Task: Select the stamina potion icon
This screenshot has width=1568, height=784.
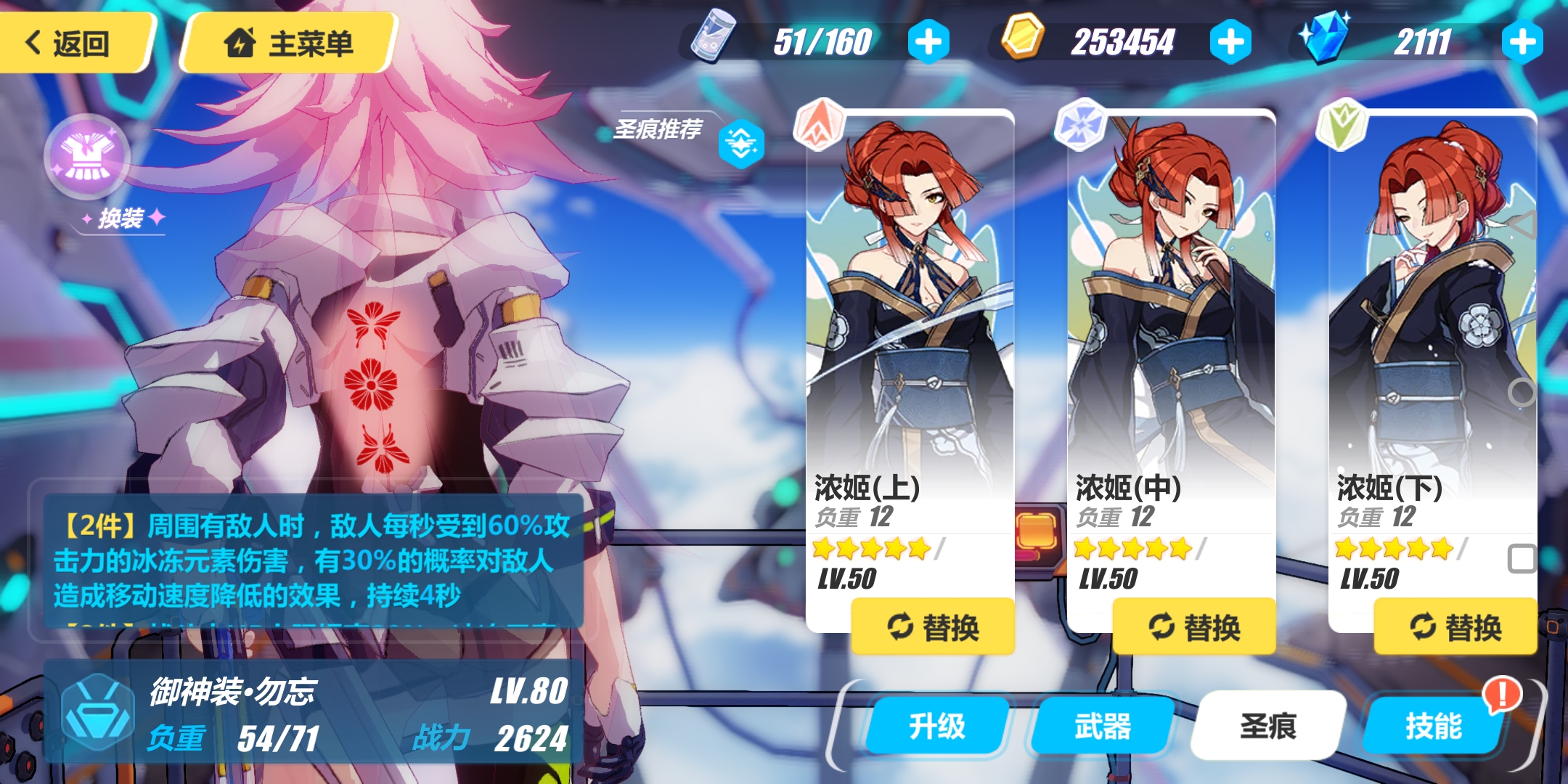Action: coord(714,41)
